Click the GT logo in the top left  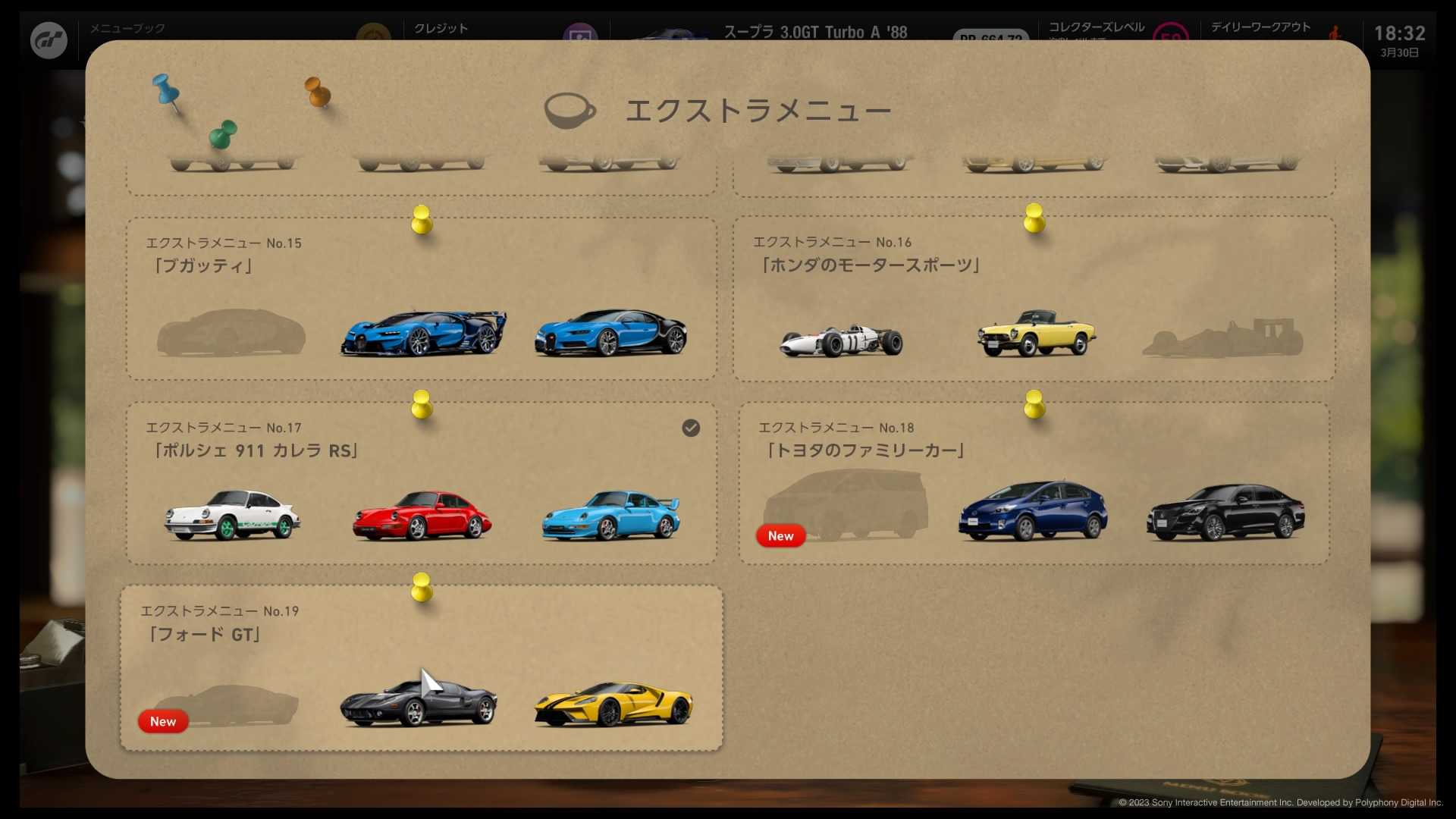click(x=49, y=39)
